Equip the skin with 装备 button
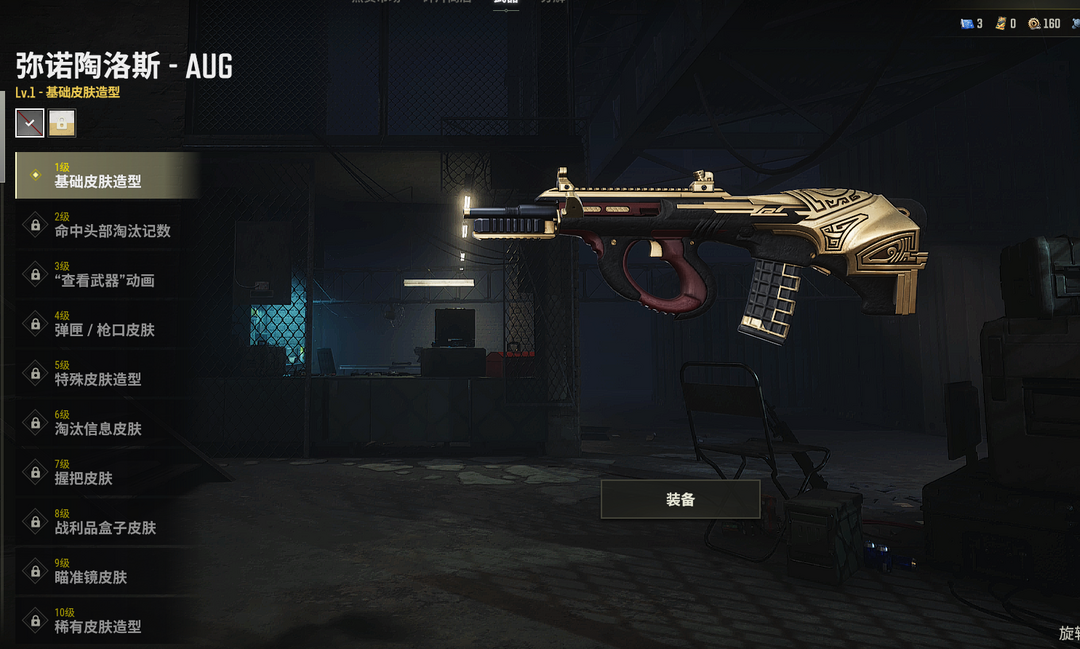 click(x=680, y=499)
